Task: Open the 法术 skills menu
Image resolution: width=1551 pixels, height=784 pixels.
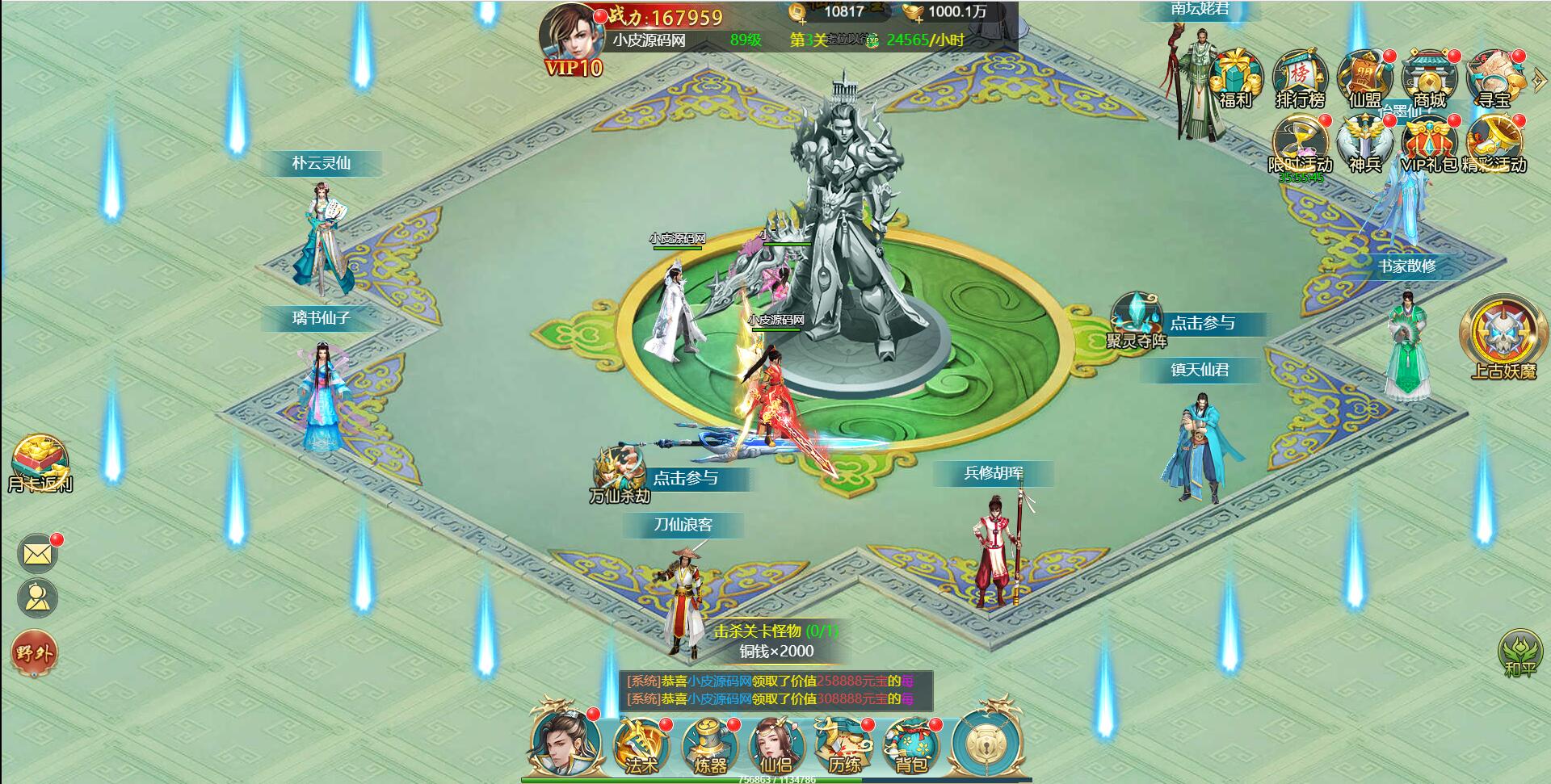Action: tap(641, 744)
